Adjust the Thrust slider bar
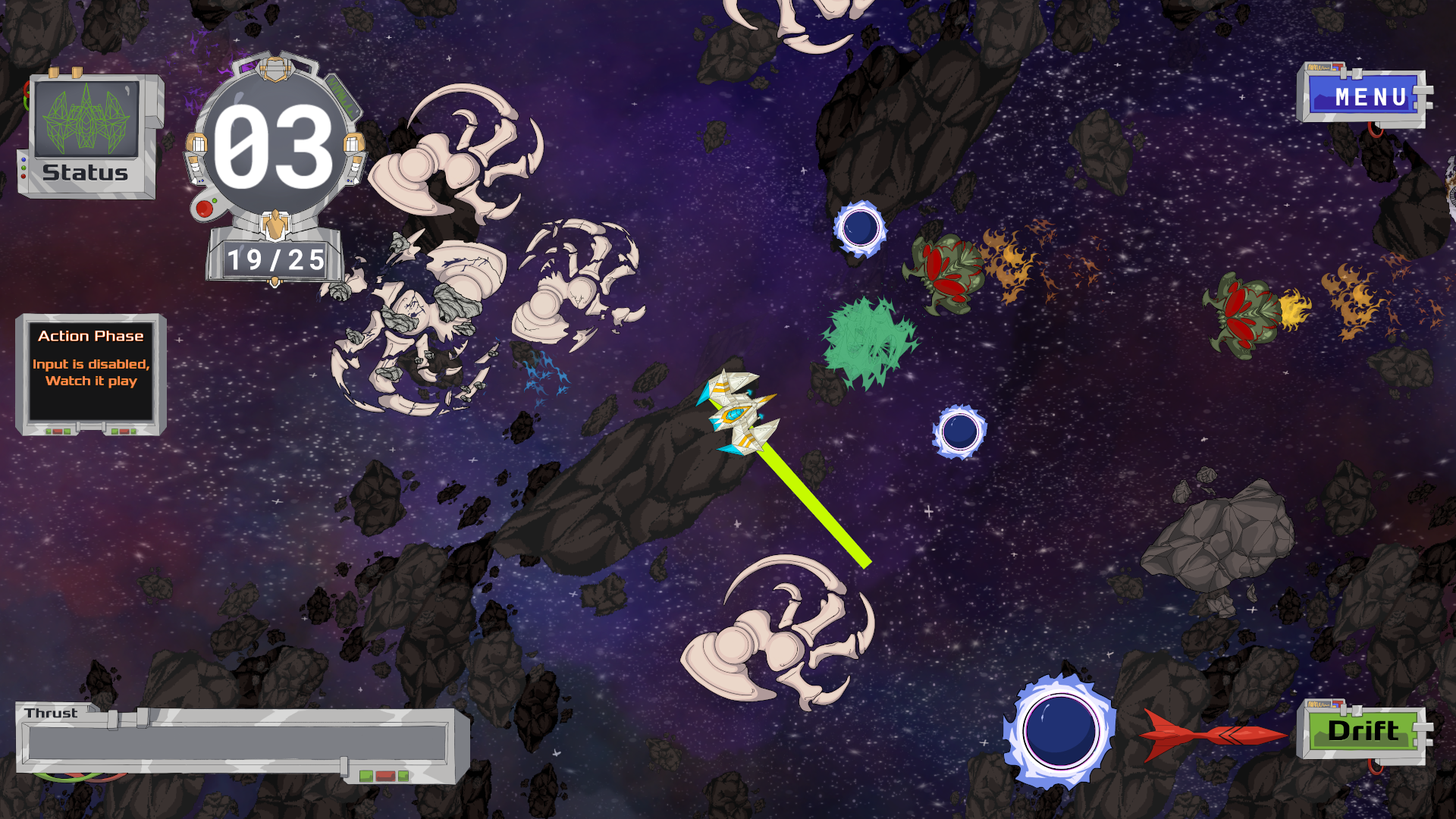 tap(237, 742)
